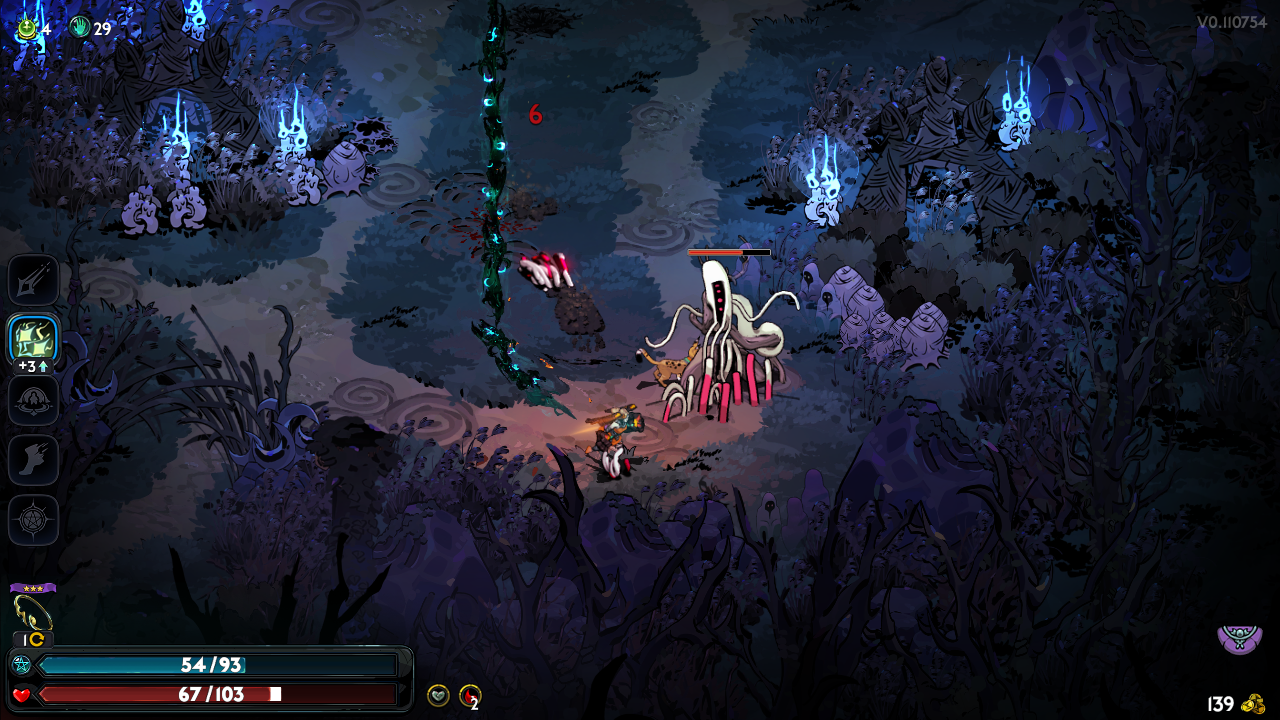Open the pentagram Magick boon slot
The image size is (1280, 720).
pos(33,520)
